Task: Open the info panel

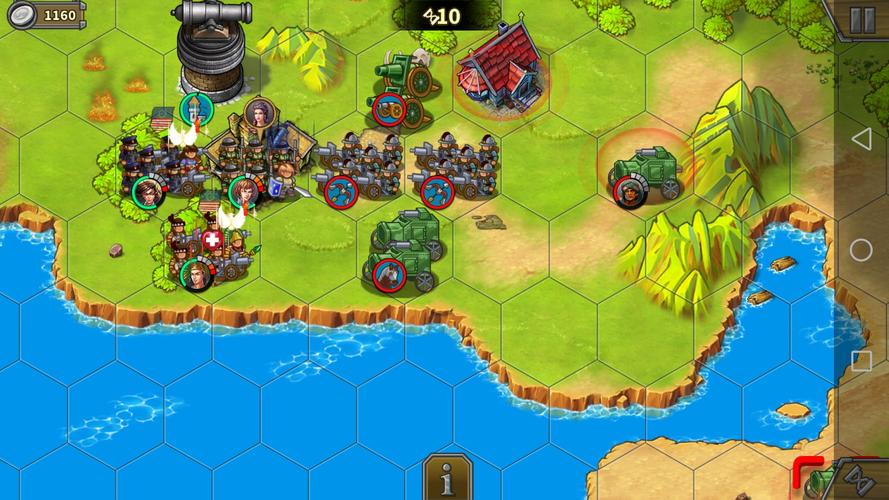Action: pos(446,479)
